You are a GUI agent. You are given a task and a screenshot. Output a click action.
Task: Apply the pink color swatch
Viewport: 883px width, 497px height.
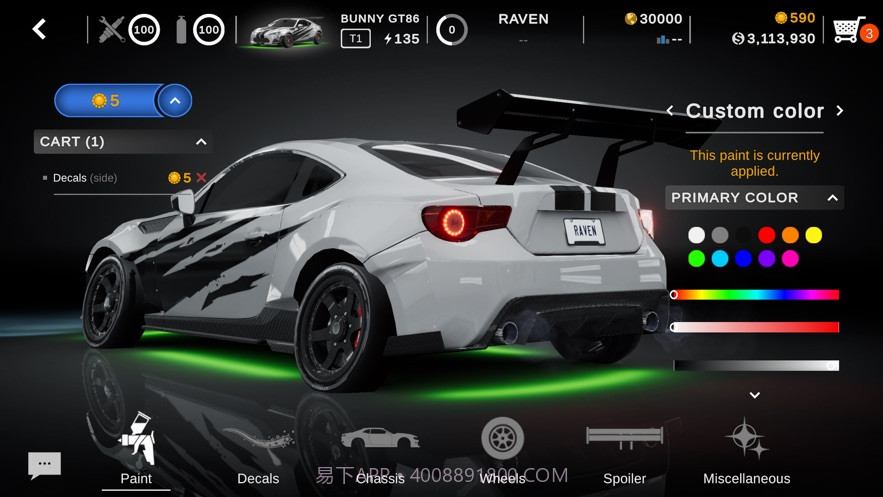coord(790,259)
